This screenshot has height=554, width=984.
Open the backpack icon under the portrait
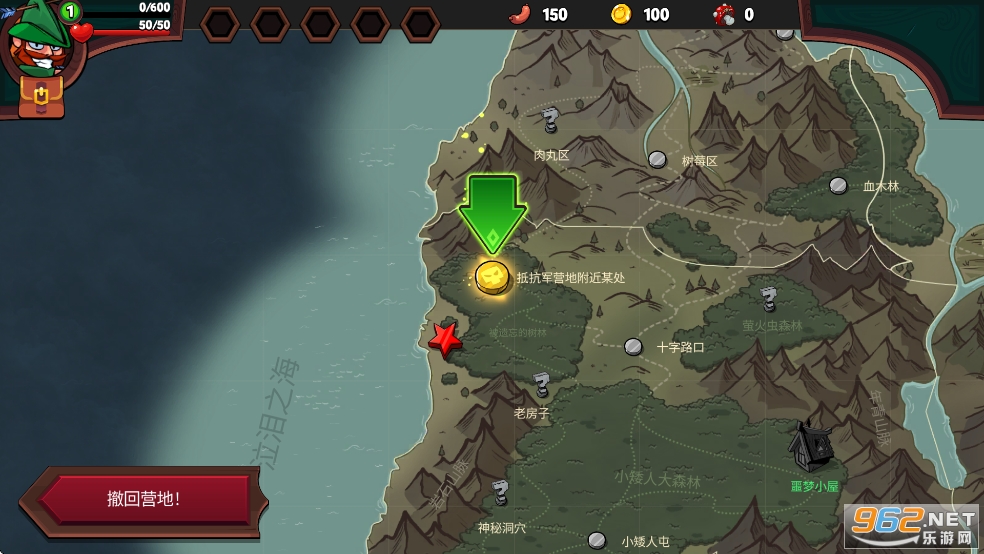pyautogui.click(x=41, y=95)
